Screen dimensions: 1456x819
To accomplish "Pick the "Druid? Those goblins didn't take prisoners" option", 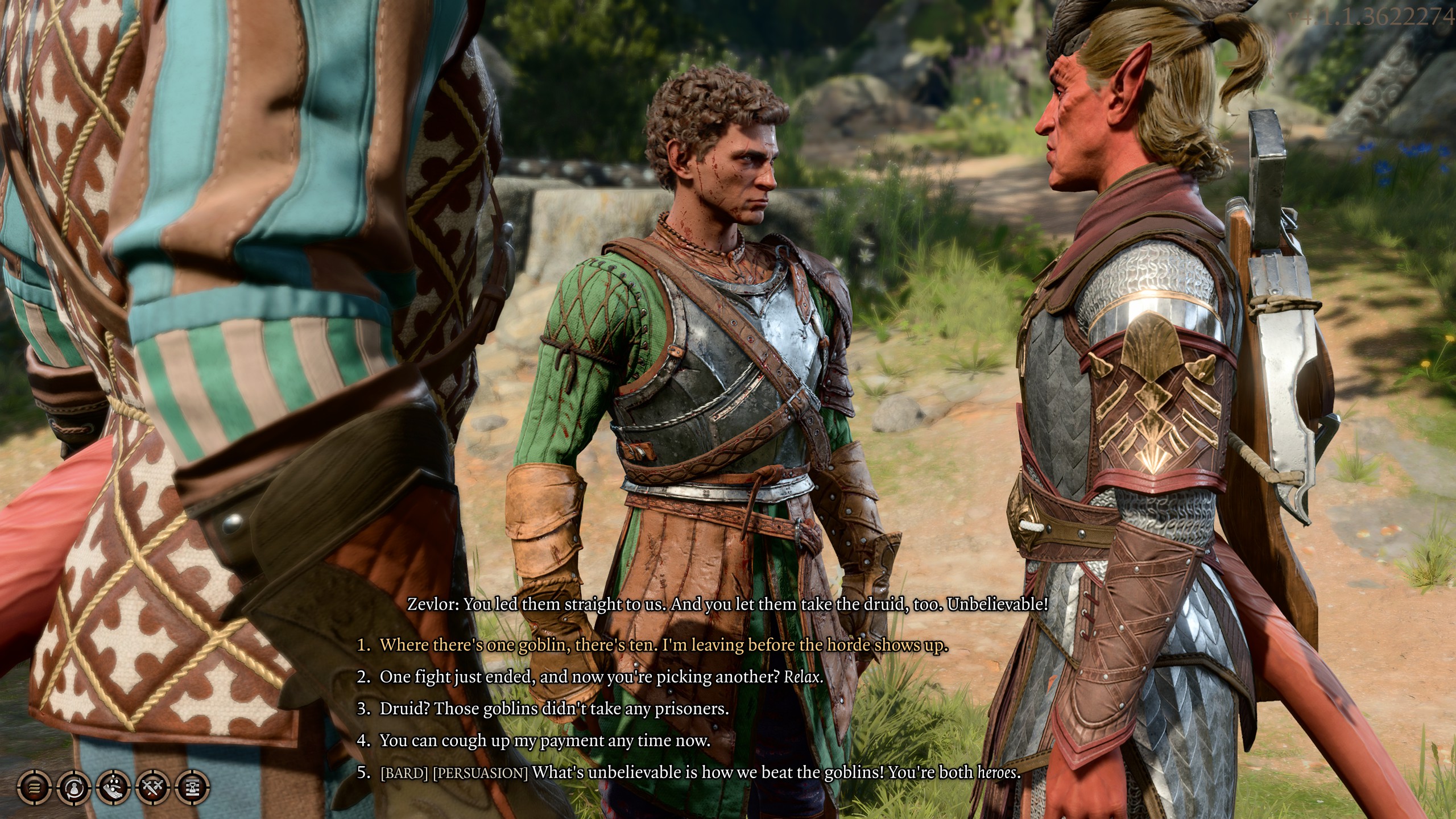I will pyautogui.click(x=554, y=709).
